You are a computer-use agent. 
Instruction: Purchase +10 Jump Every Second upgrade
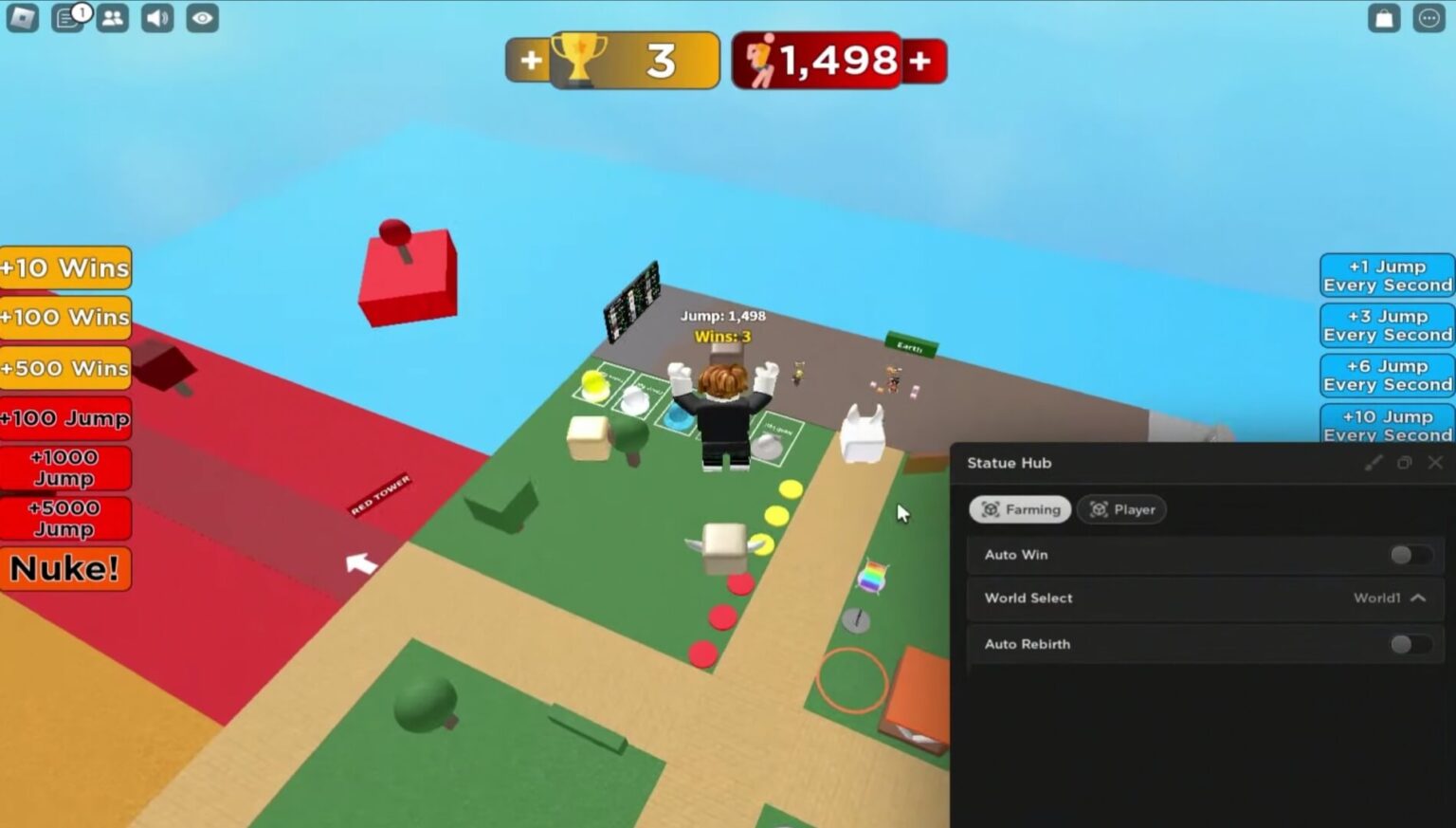(1385, 425)
